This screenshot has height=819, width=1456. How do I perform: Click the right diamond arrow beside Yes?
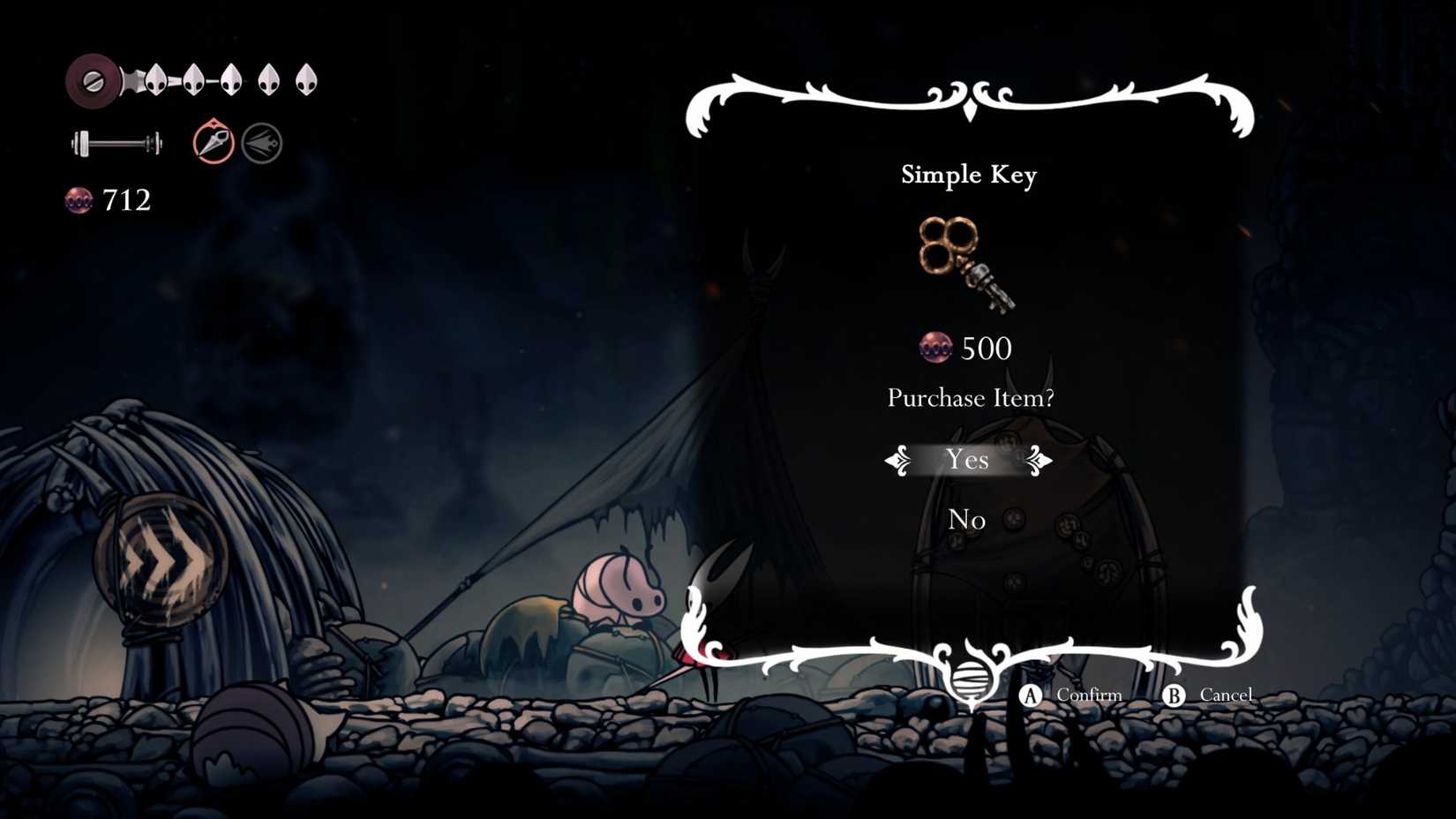(x=1039, y=460)
